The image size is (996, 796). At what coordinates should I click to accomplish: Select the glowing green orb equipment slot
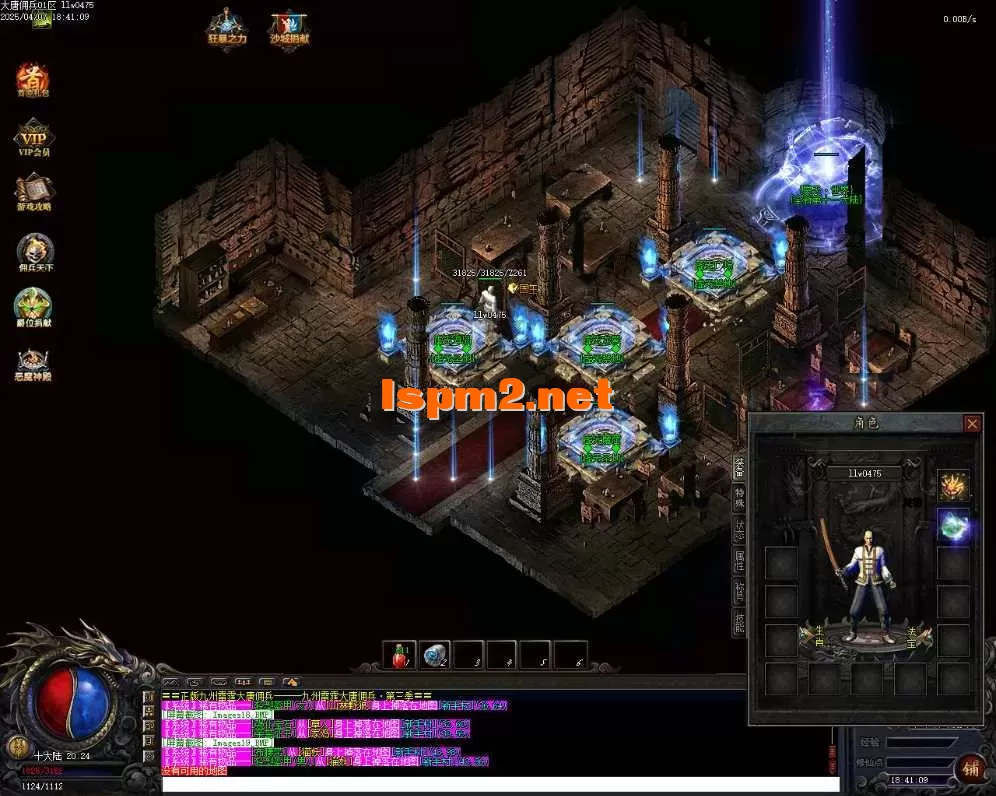point(953,526)
